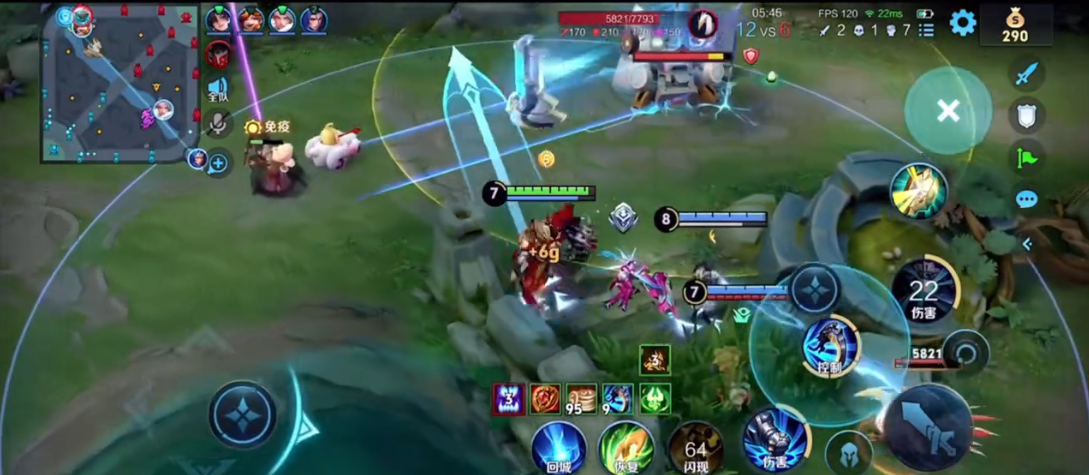Open the quick chat bubble
The height and width of the screenshot is (475, 1089).
coord(1026,199)
